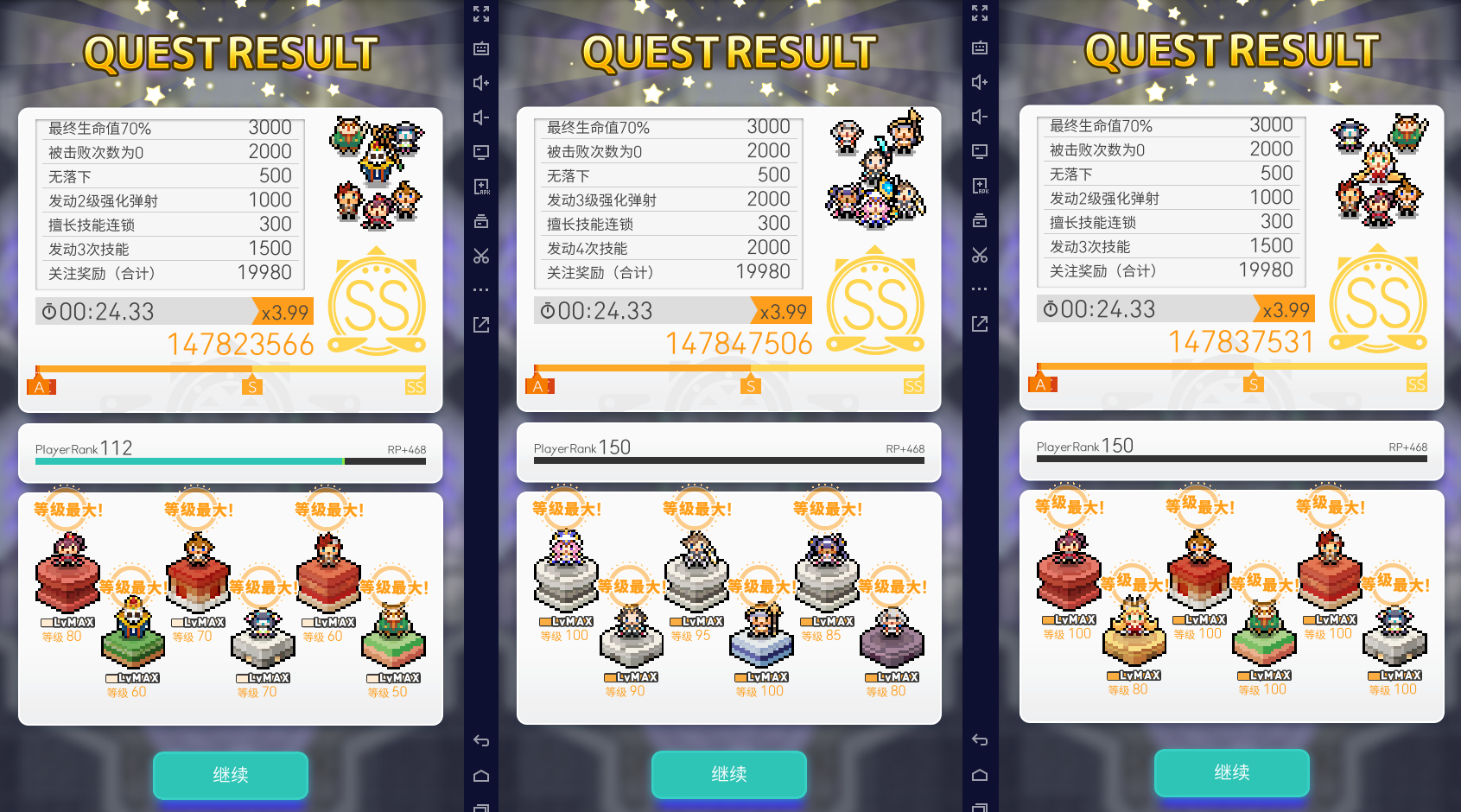1461x812 pixels.
Task: Activate the shake device icon
Action: coord(482,220)
